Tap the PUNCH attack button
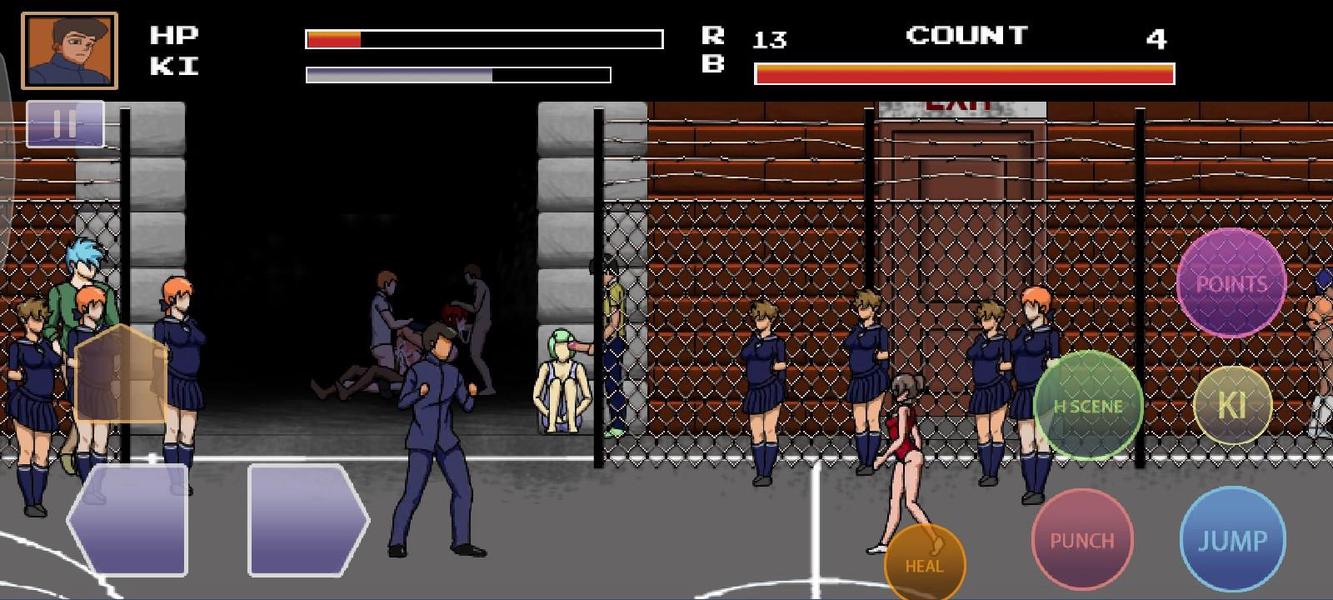Viewport: 1333px width, 600px height. tap(1082, 540)
